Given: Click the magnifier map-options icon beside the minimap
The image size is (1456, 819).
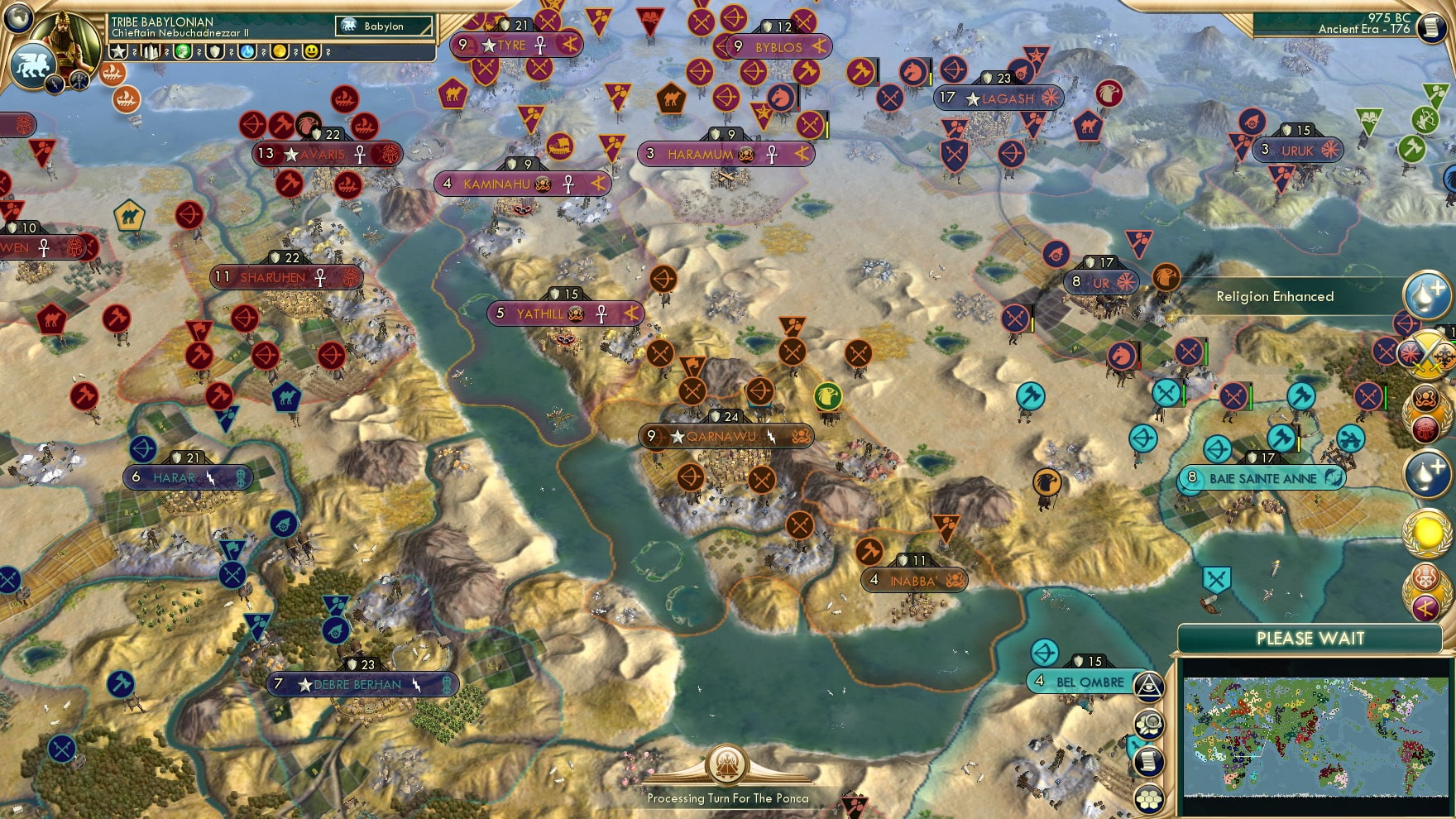Looking at the screenshot, I should (x=1147, y=723).
